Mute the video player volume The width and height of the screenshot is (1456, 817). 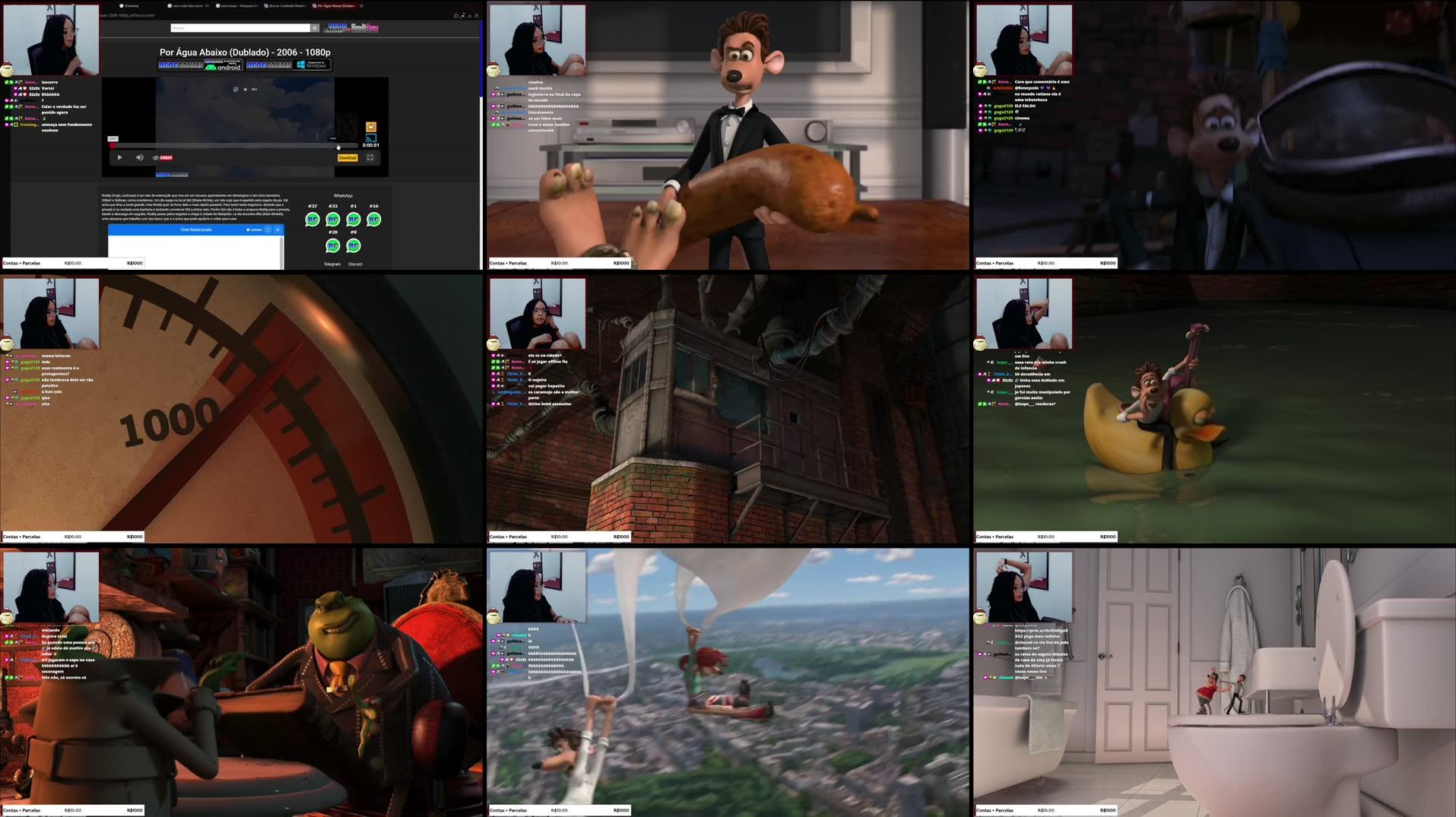pyautogui.click(x=140, y=157)
